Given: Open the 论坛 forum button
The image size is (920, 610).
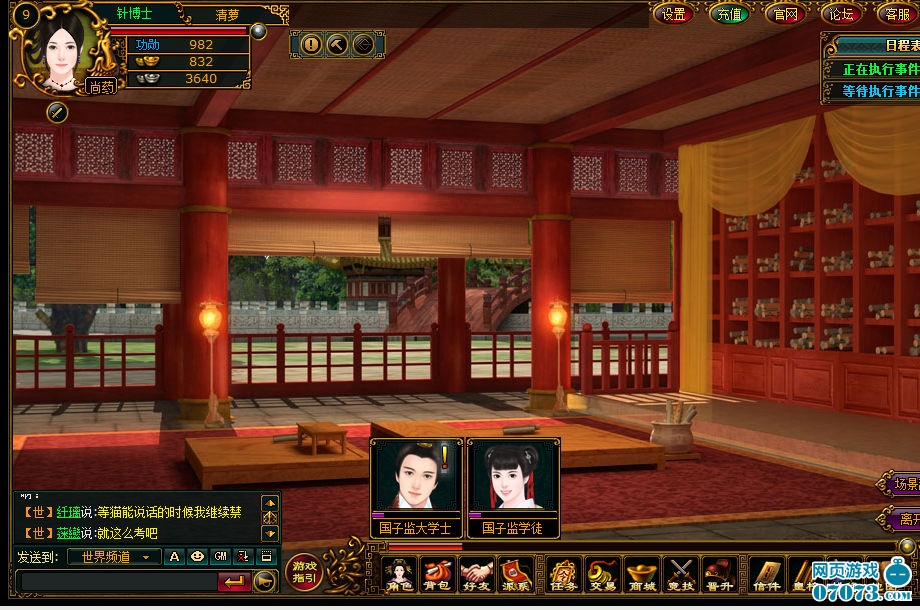Looking at the screenshot, I should pos(840,13).
